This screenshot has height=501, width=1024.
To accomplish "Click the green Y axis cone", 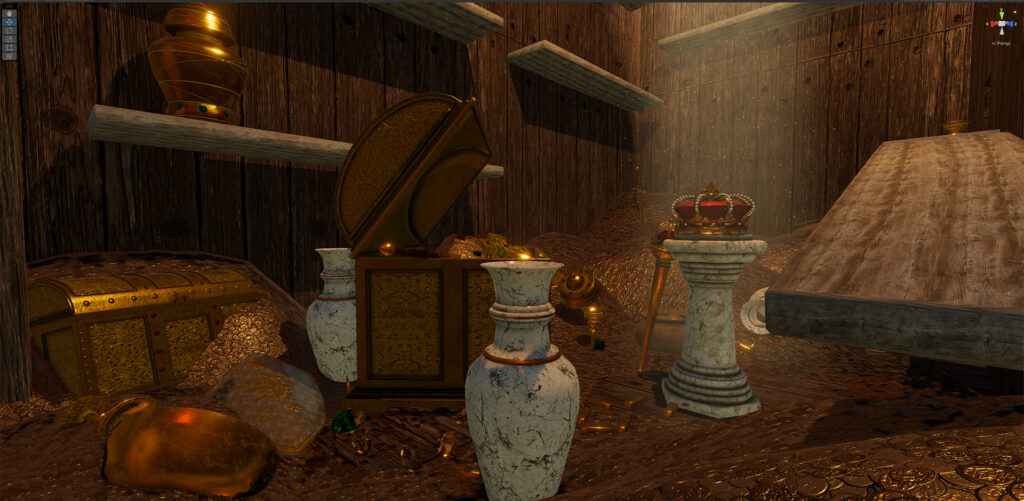I will (x=1001, y=15).
